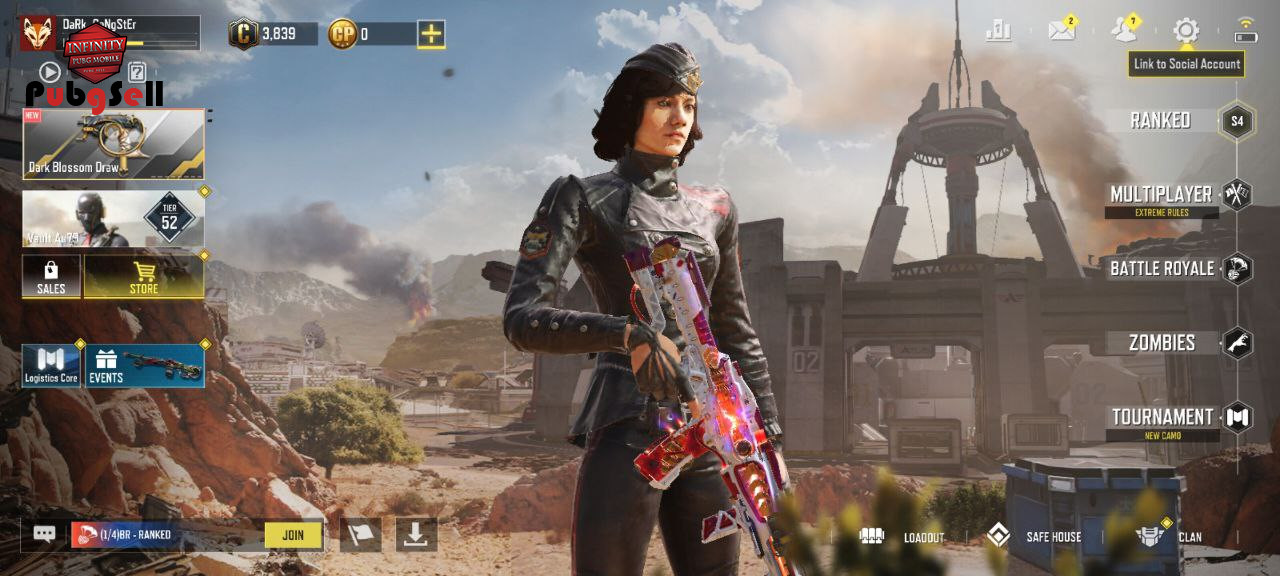The image size is (1280, 576).
Task: View the leaderboard bar-chart icon
Action: click(x=998, y=31)
